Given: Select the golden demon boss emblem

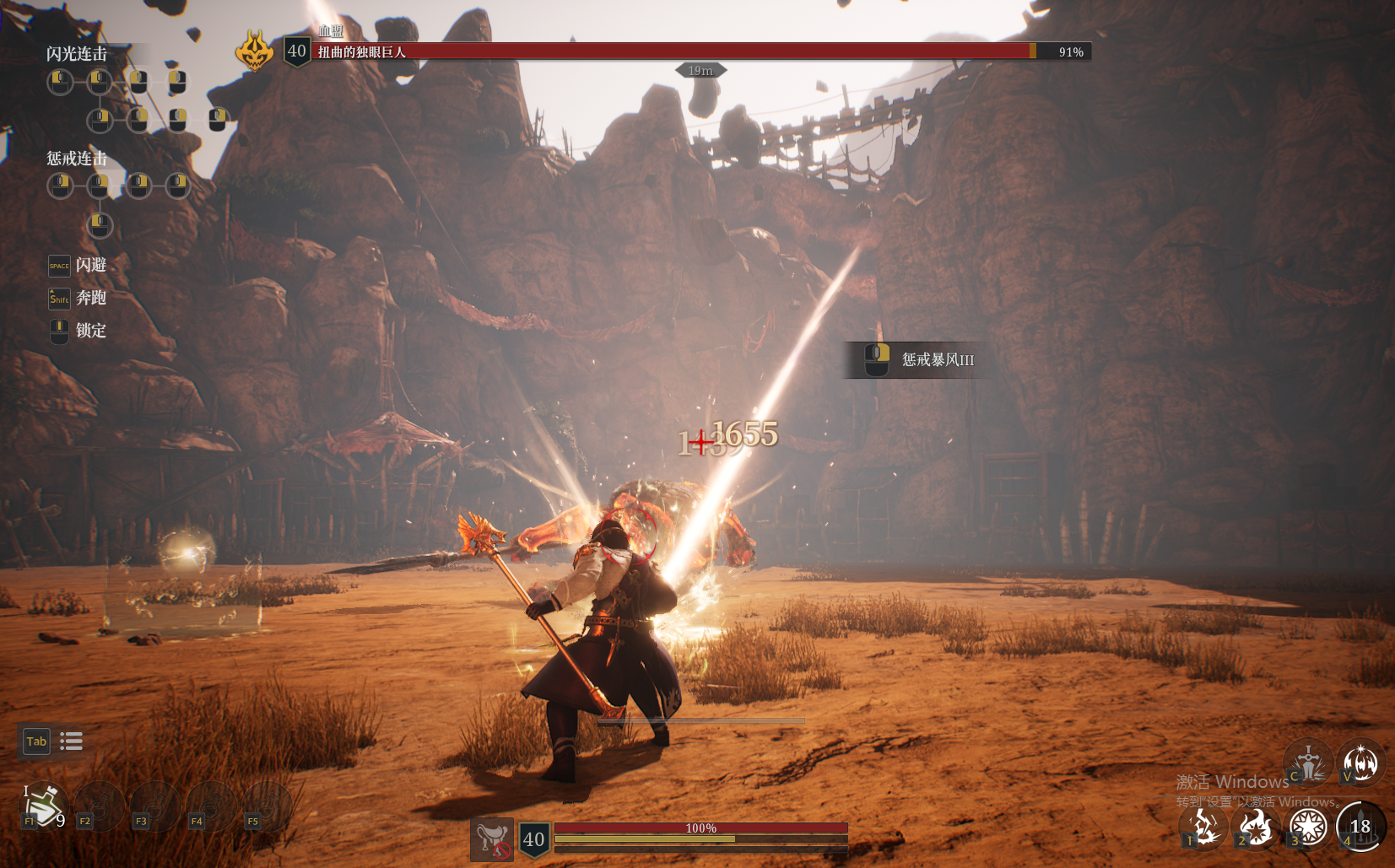Looking at the screenshot, I should point(255,51).
